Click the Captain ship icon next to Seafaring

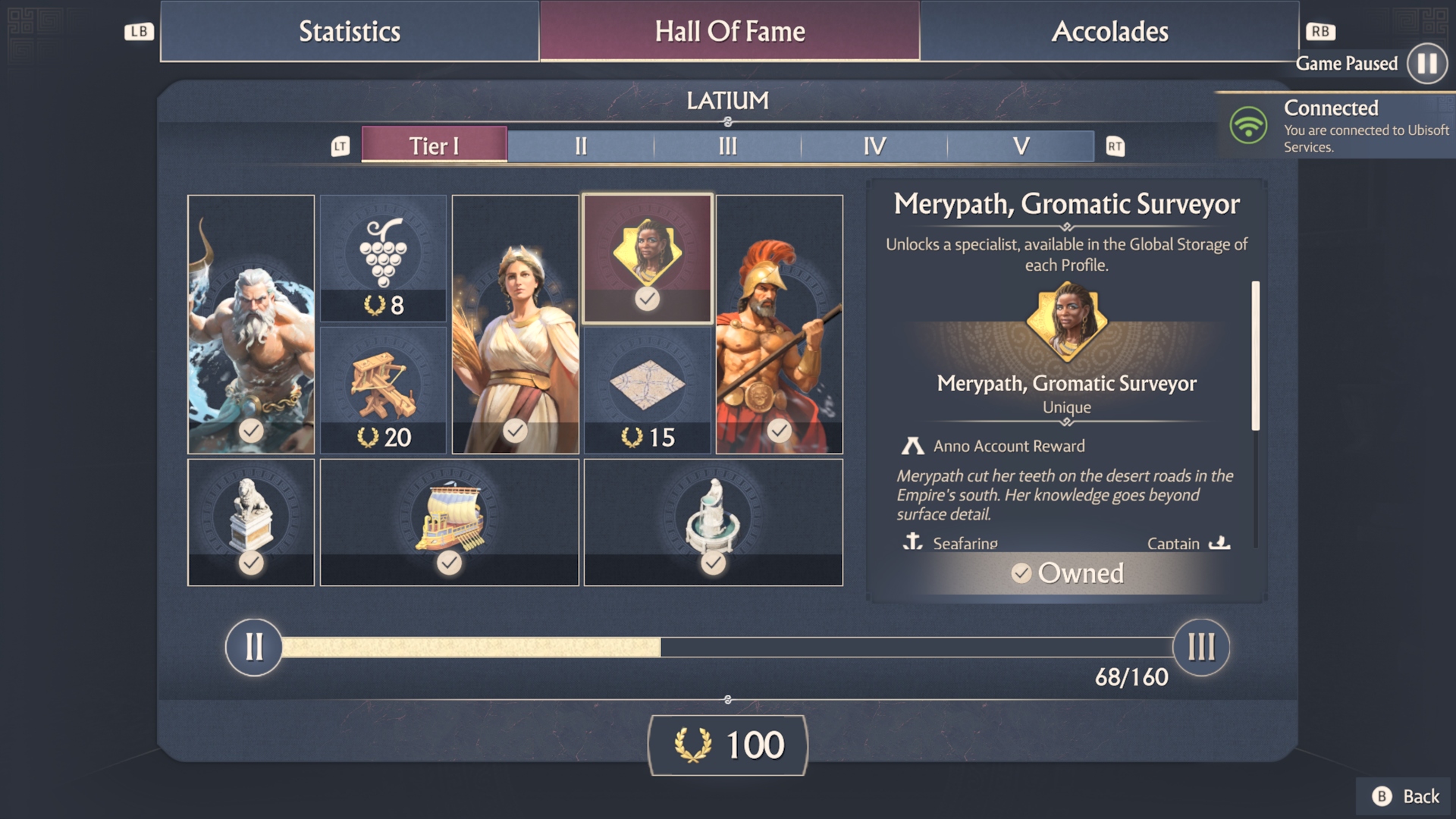pos(1219,542)
